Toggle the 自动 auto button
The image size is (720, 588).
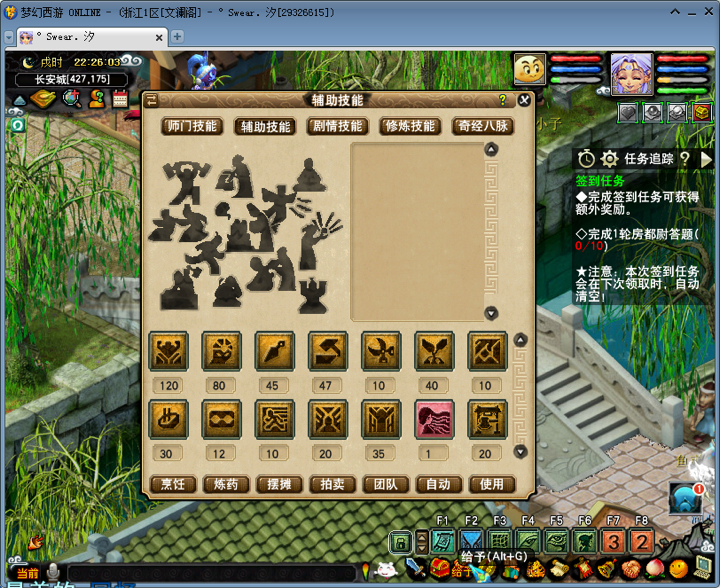pos(438,484)
